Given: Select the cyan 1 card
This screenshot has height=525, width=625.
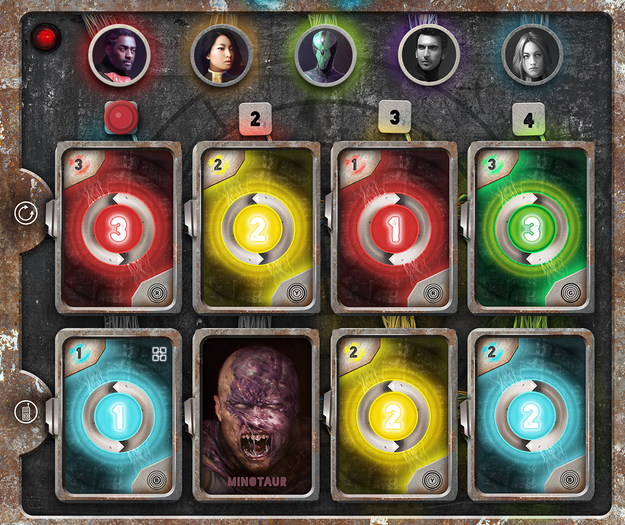Looking at the screenshot, I should pos(119,414).
